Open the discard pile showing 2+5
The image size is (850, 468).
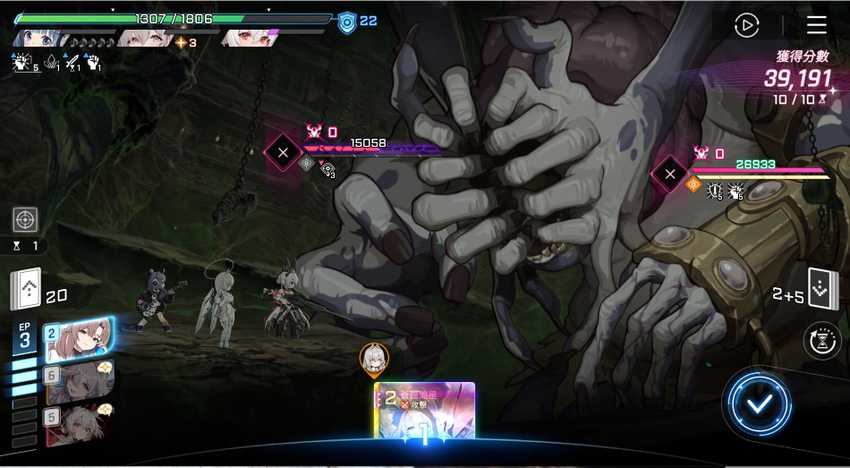pyautogui.click(x=822, y=290)
